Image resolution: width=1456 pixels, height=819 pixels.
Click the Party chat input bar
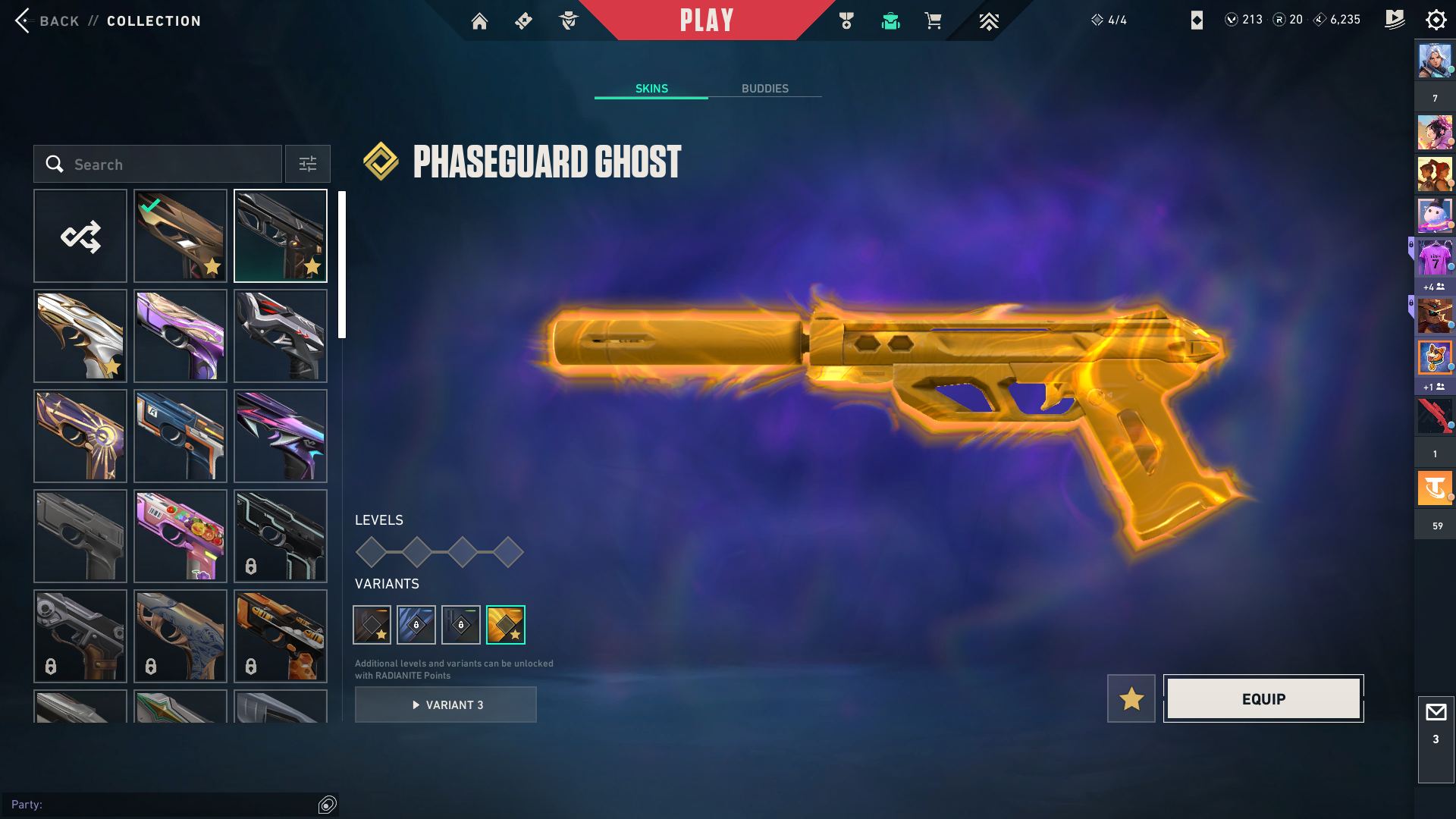click(x=159, y=805)
